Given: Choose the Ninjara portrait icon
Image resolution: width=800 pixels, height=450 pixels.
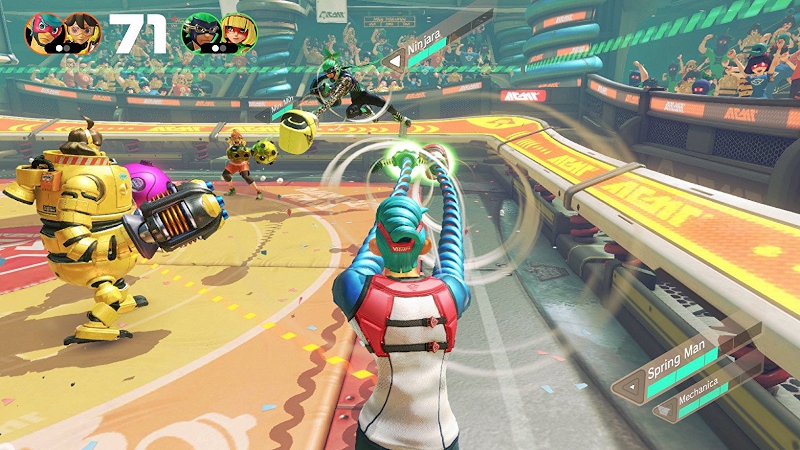Looking at the screenshot, I should pos(201,32).
